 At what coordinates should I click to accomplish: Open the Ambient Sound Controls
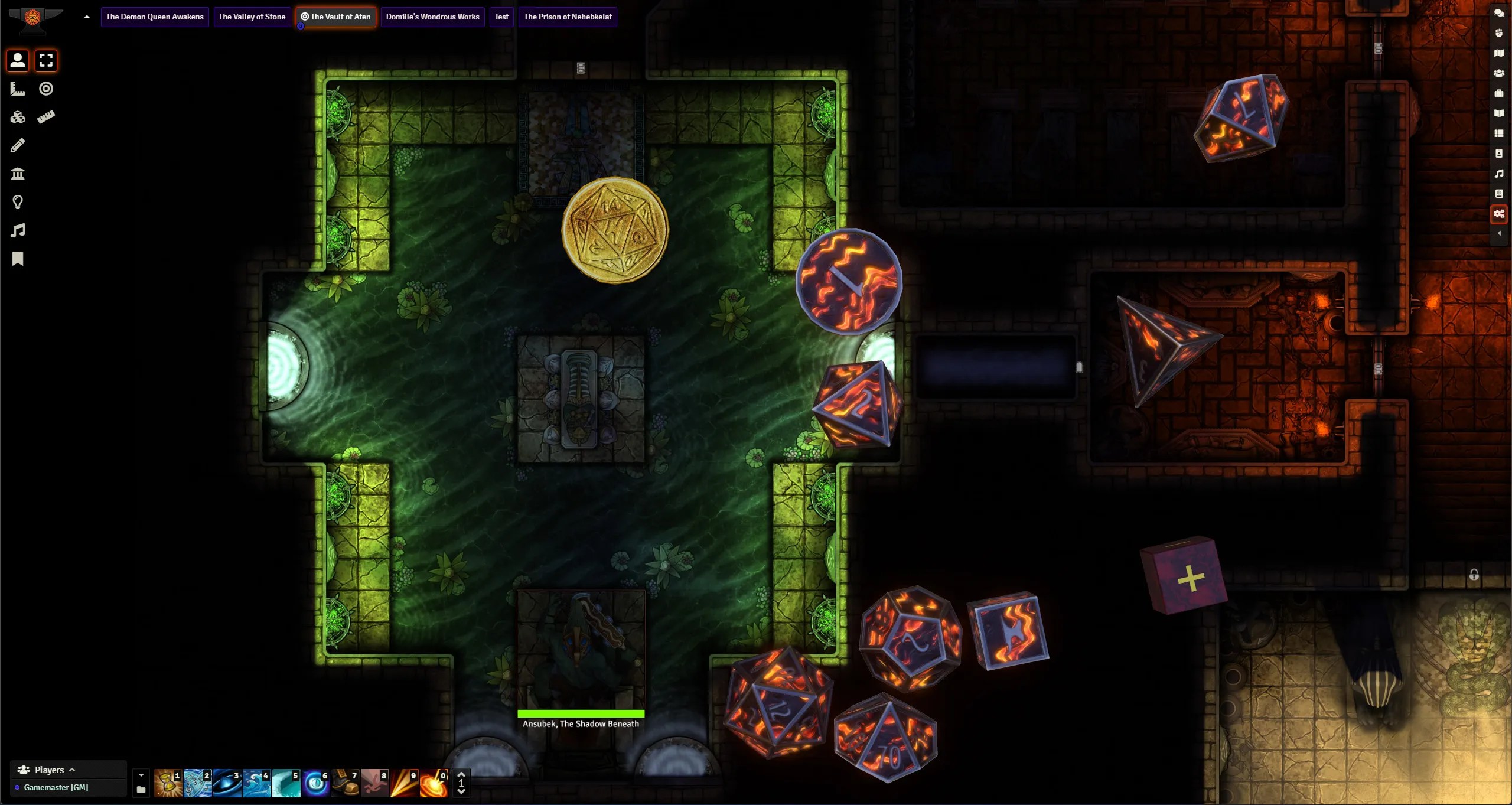coord(17,230)
